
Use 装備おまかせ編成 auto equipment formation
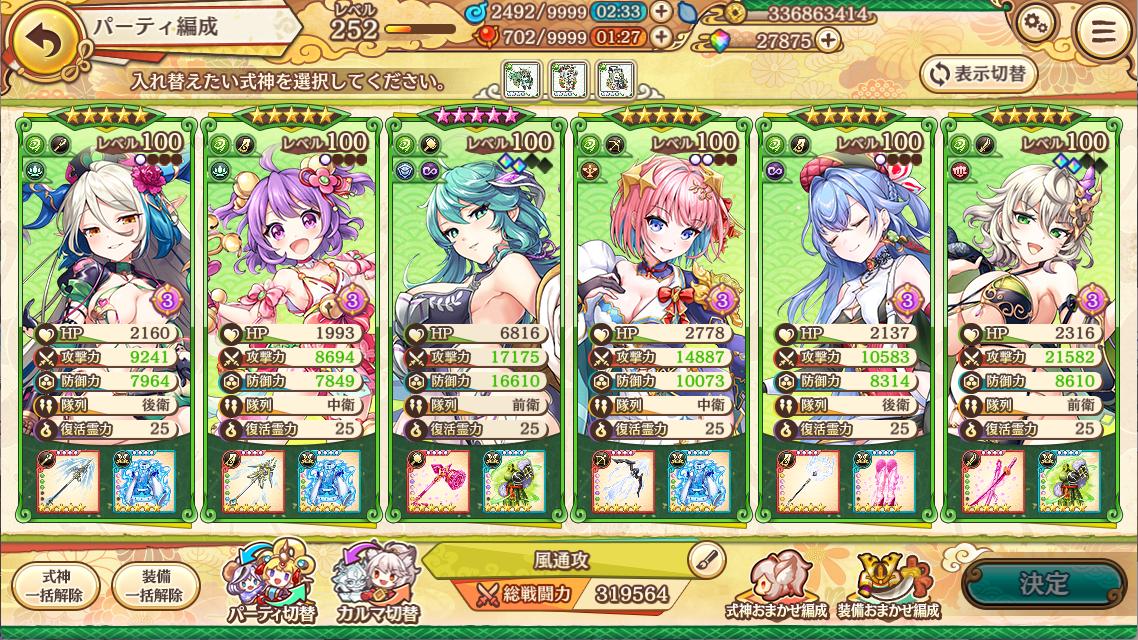click(x=898, y=585)
